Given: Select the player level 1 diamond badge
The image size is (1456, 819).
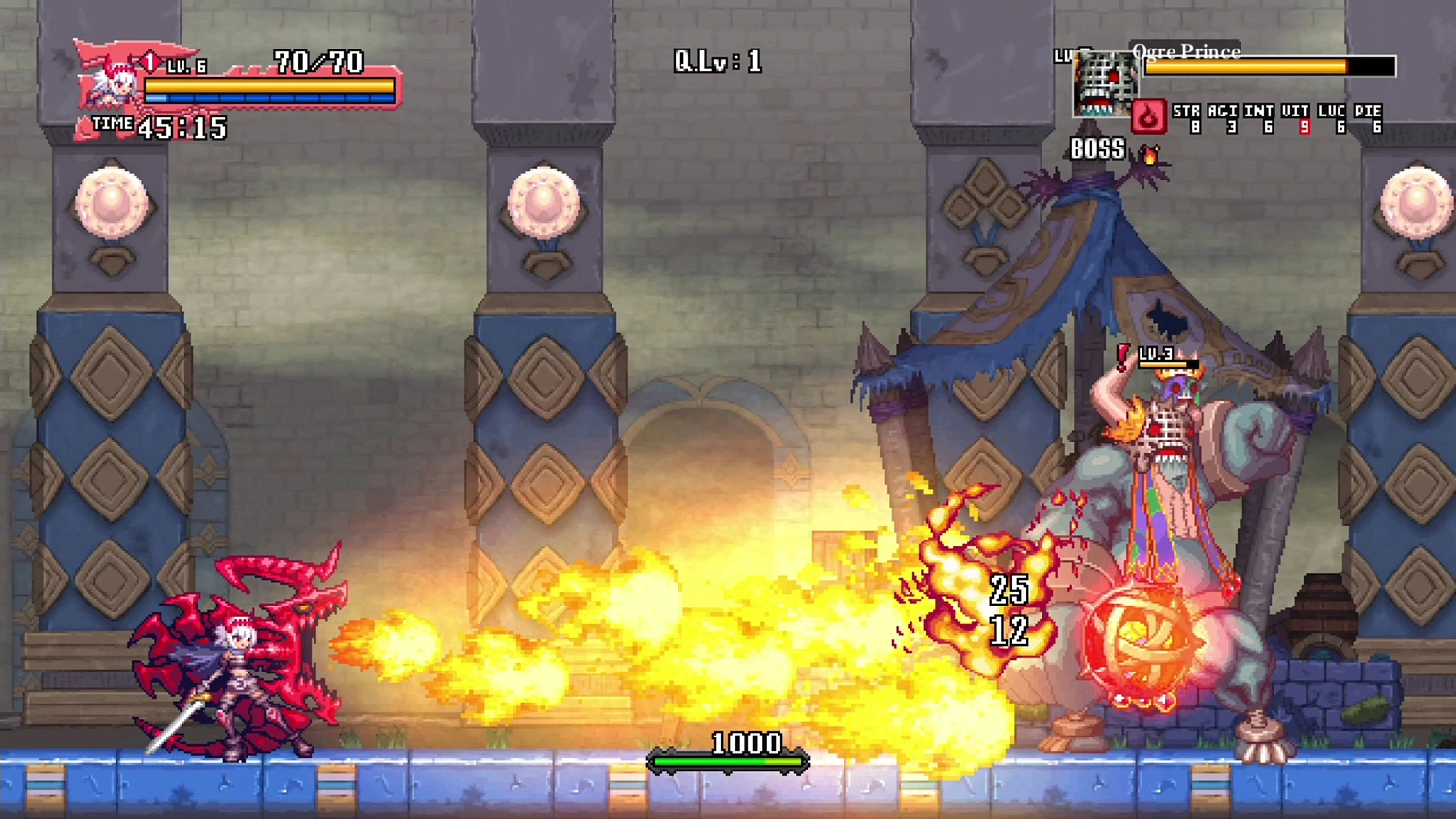Looking at the screenshot, I should click(x=149, y=62).
